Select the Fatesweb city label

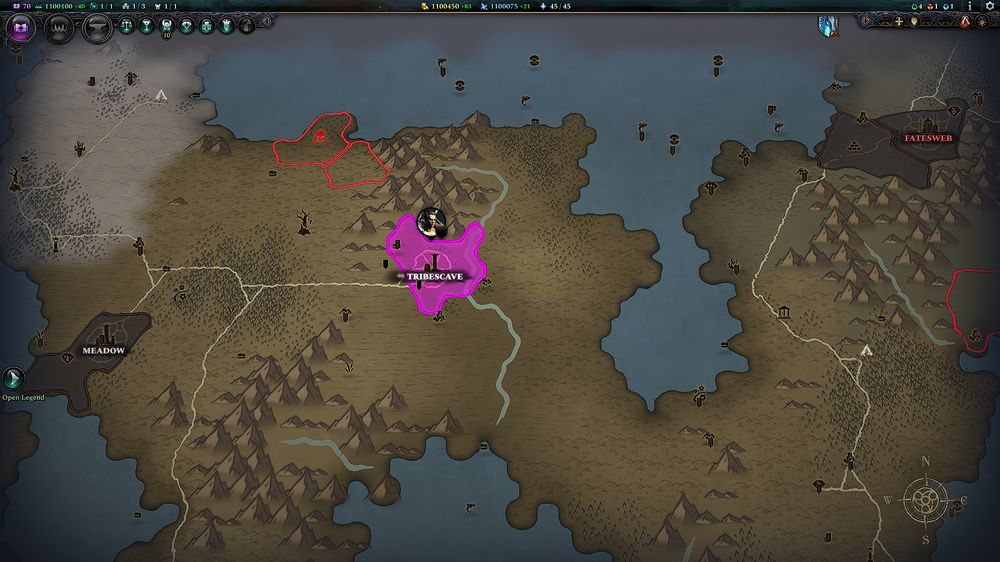928,138
